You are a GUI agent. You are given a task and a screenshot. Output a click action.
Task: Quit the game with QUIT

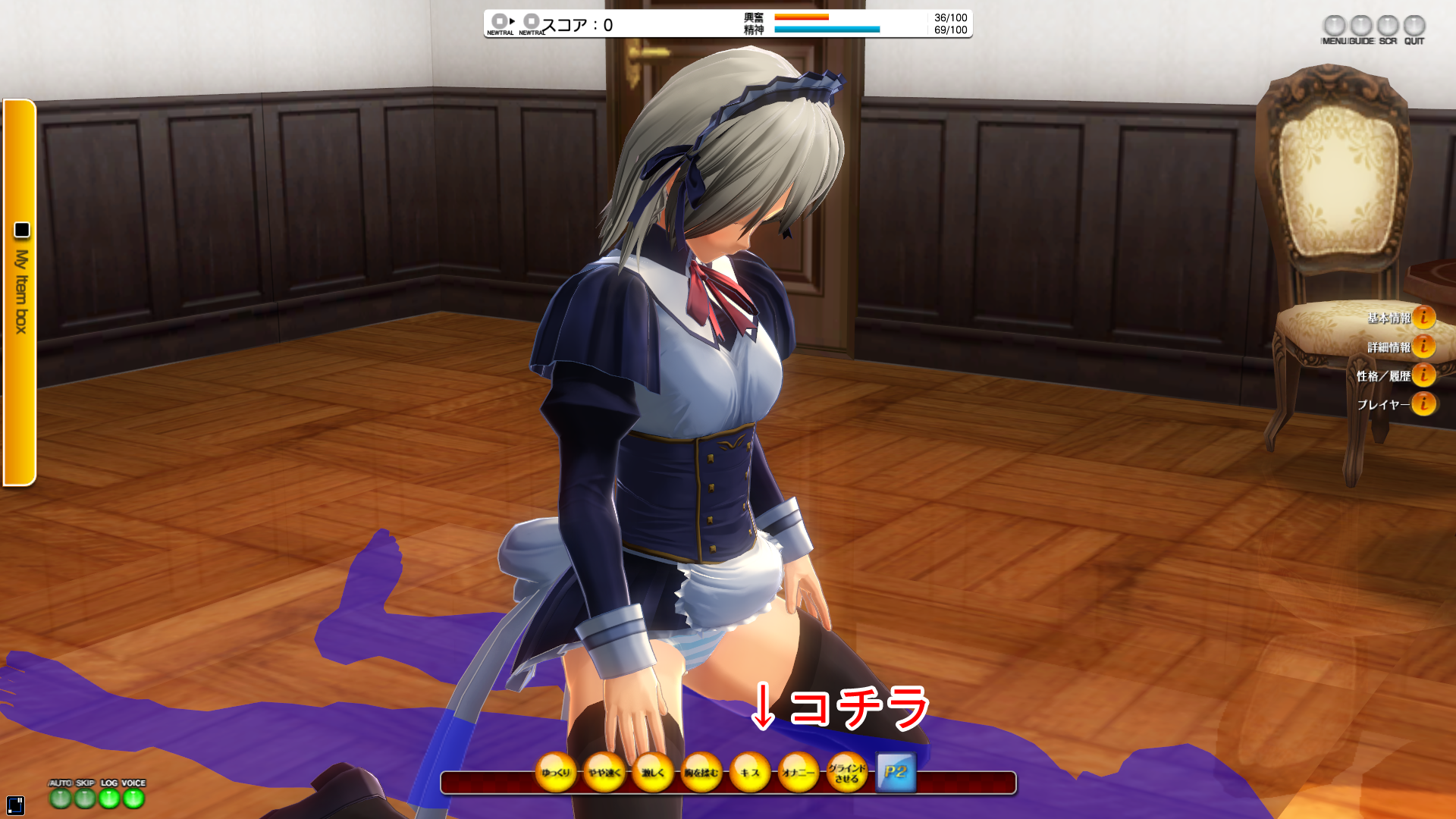point(1414,27)
